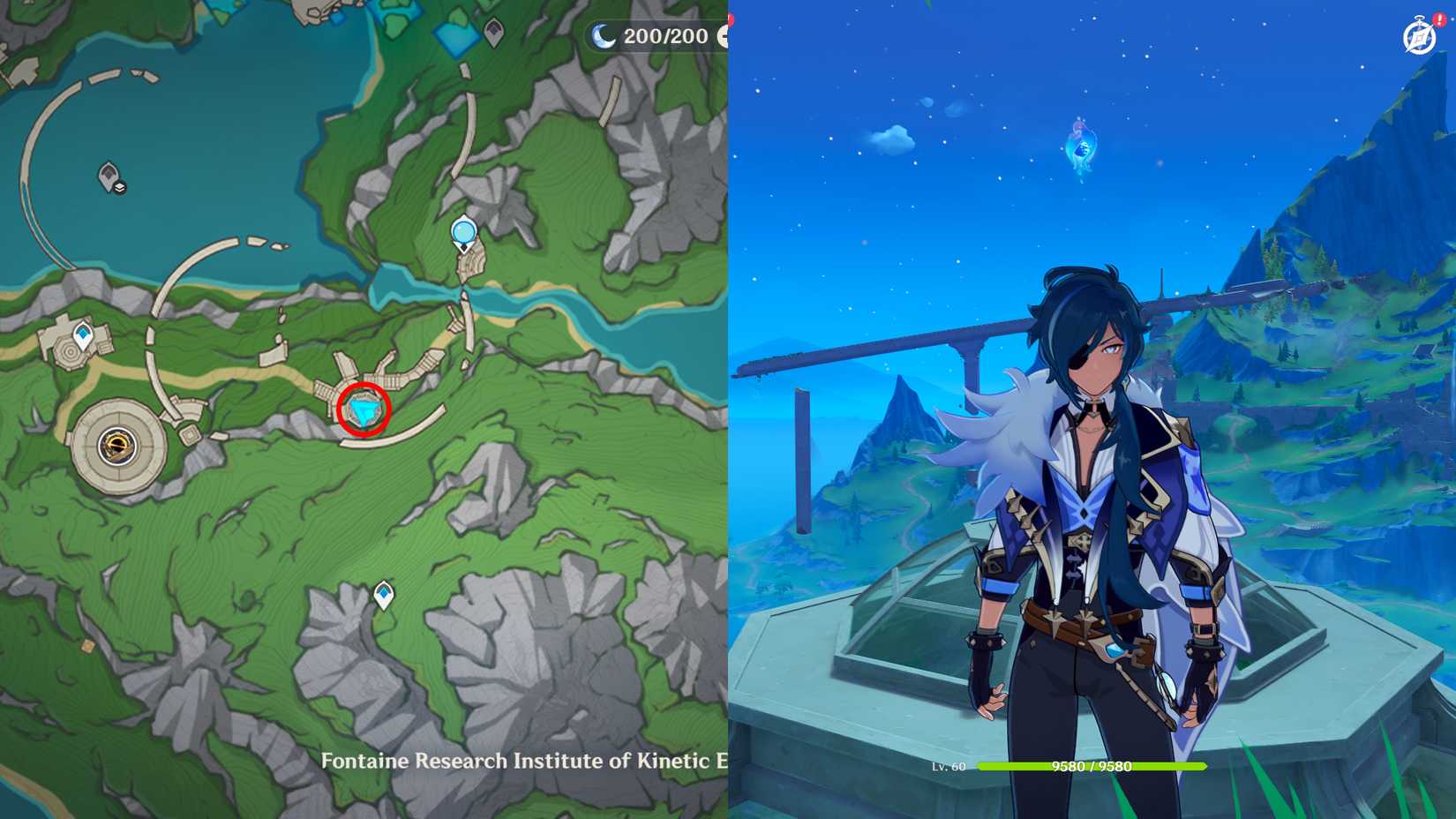This screenshot has height=819, width=1456.
Task: Open the 200/200 moonlight counter display
Action: point(656,36)
